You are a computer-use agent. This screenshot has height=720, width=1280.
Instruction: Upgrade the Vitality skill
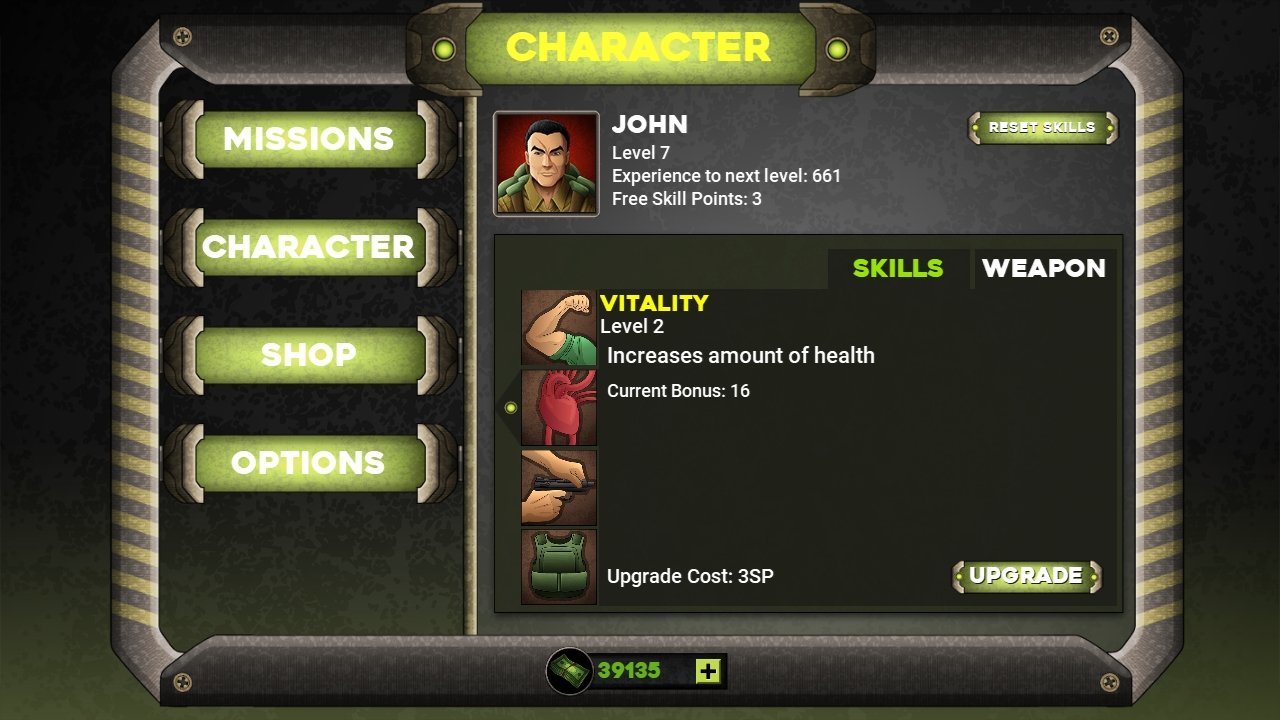(x=1026, y=576)
